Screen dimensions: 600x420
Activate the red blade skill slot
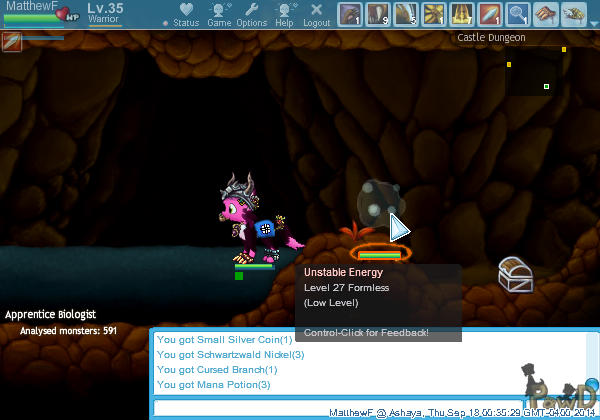click(x=489, y=14)
